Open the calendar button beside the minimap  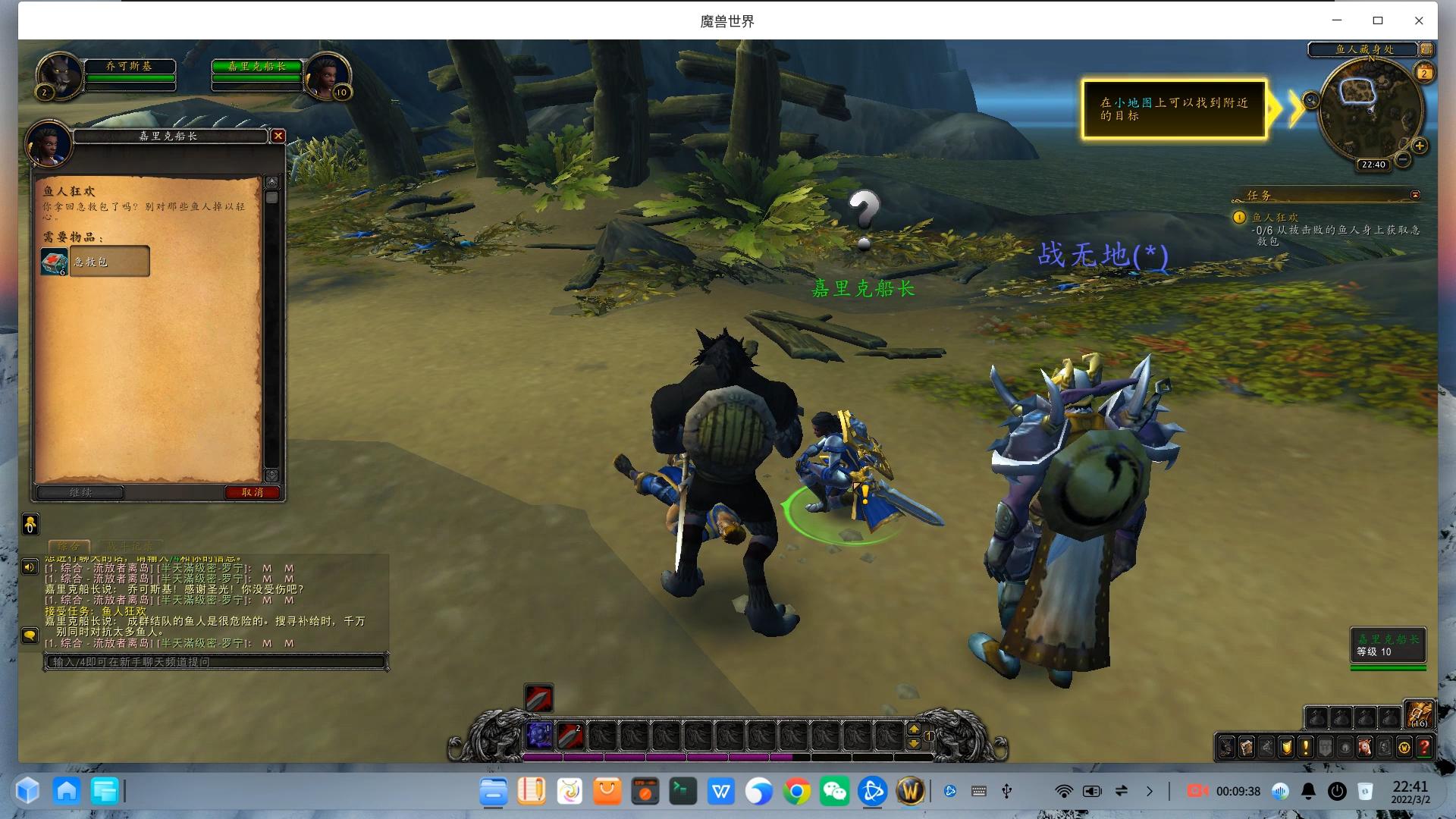pos(1424,73)
